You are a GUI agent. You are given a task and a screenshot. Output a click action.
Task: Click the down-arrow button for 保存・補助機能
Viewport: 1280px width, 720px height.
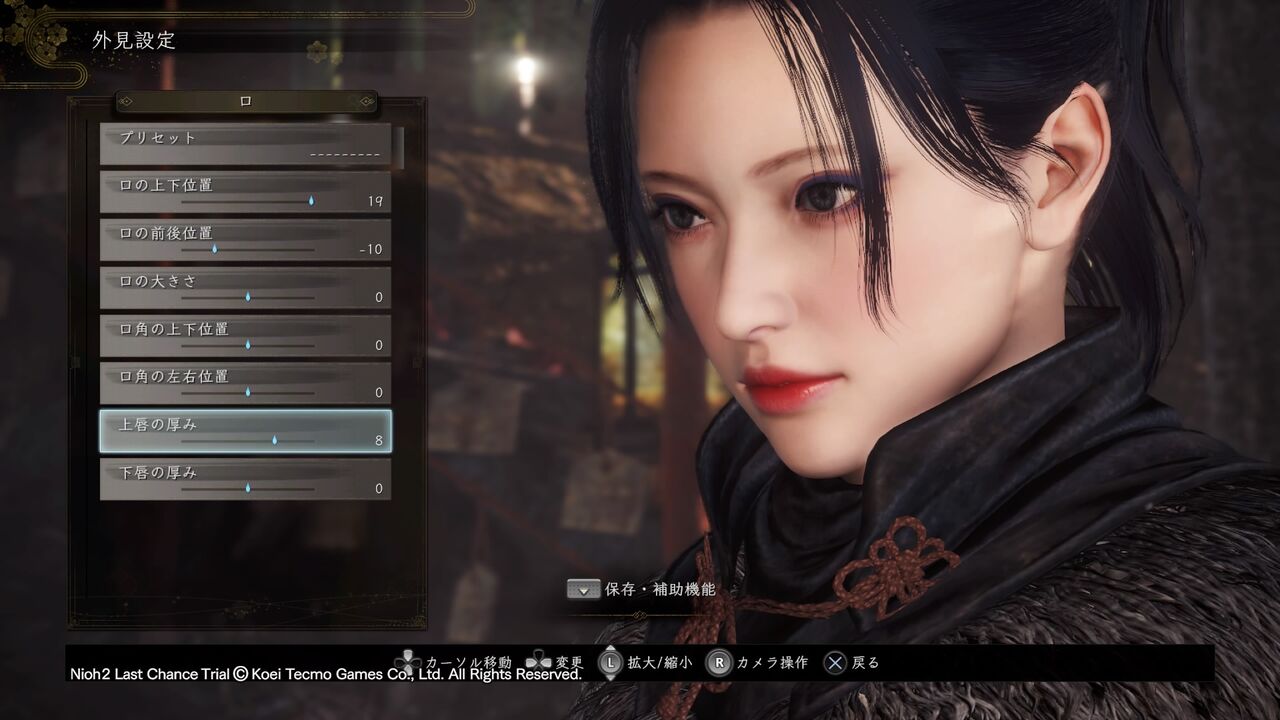tap(583, 589)
